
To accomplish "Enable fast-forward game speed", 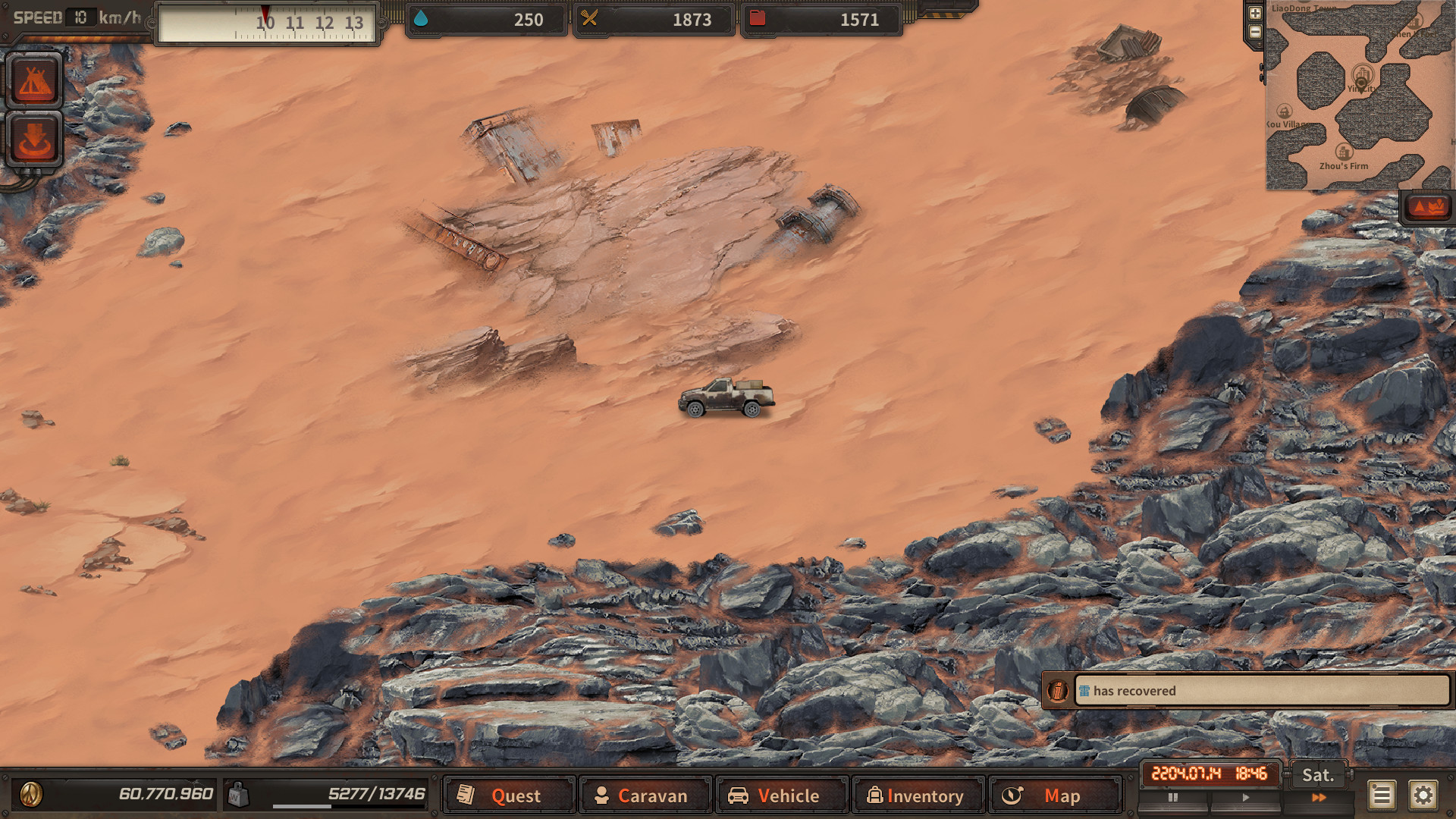I will coord(1318,798).
